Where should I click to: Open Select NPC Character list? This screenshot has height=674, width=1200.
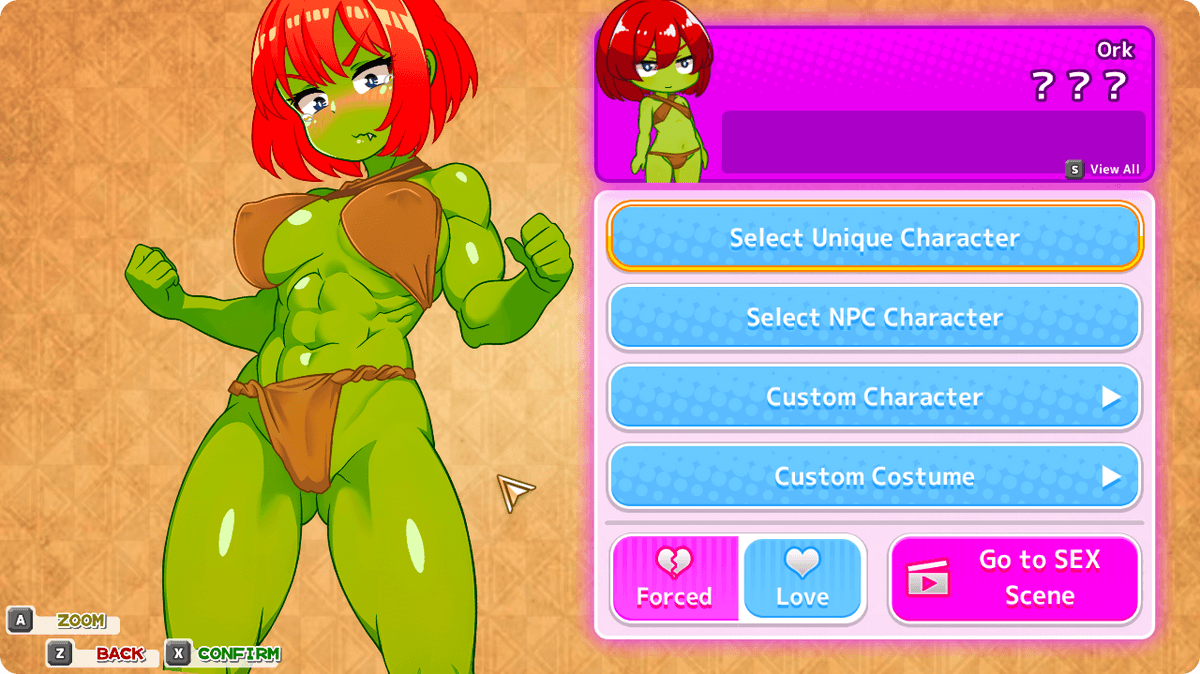click(x=874, y=317)
